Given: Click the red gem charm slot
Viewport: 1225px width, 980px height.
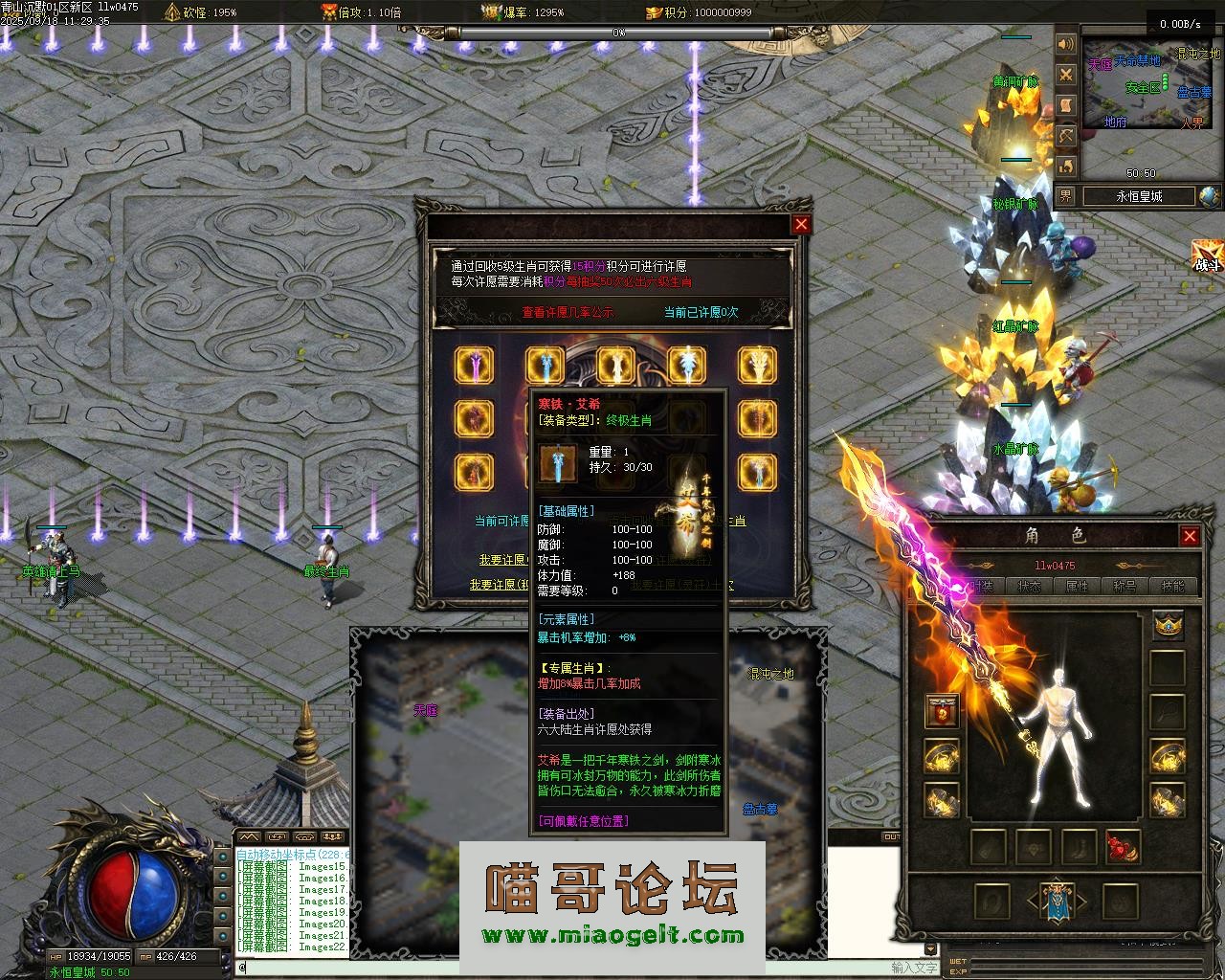Looking at the screenshot, I should coord(1123,846).
